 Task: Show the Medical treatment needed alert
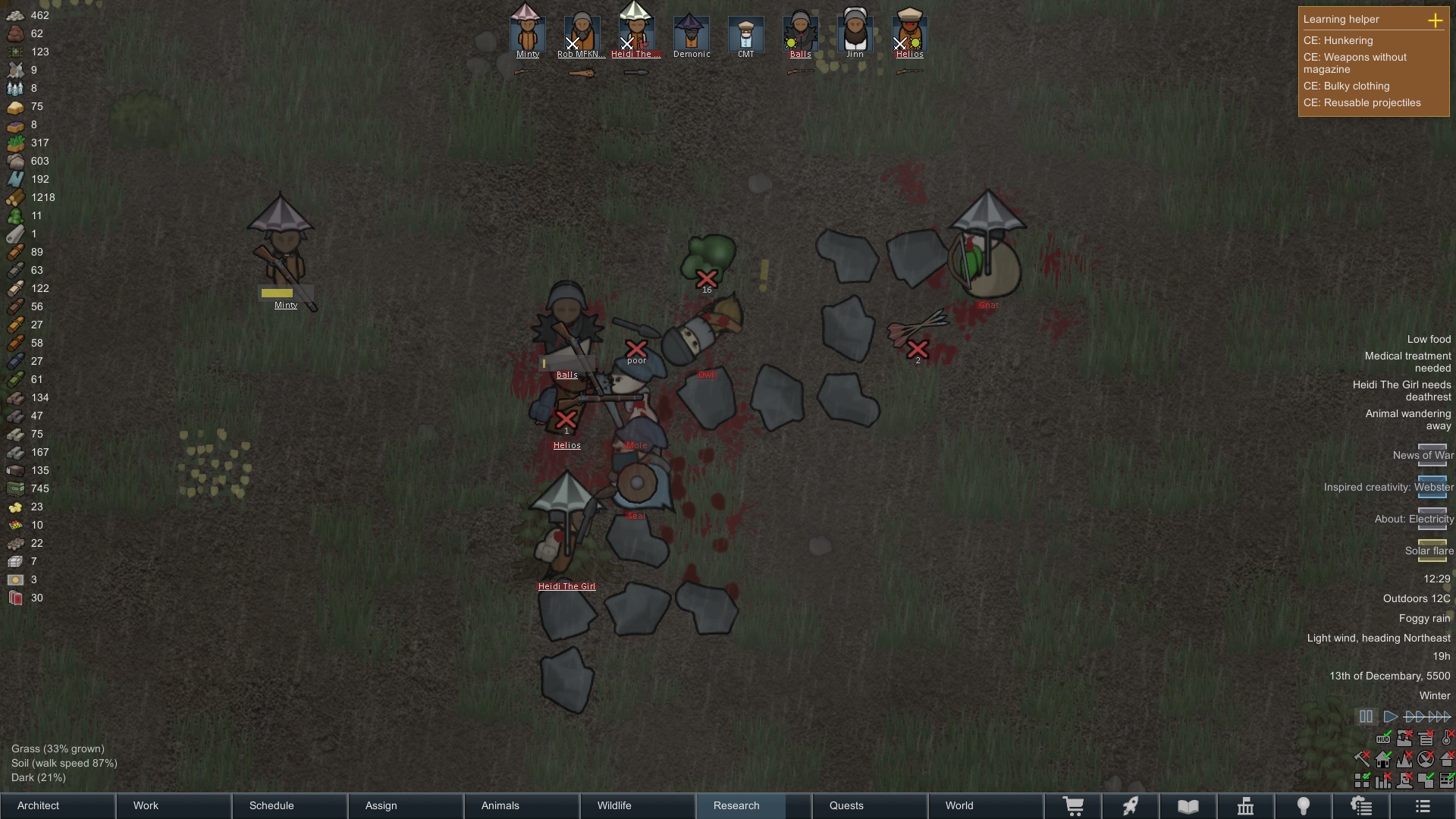(x=1407, y=362)
